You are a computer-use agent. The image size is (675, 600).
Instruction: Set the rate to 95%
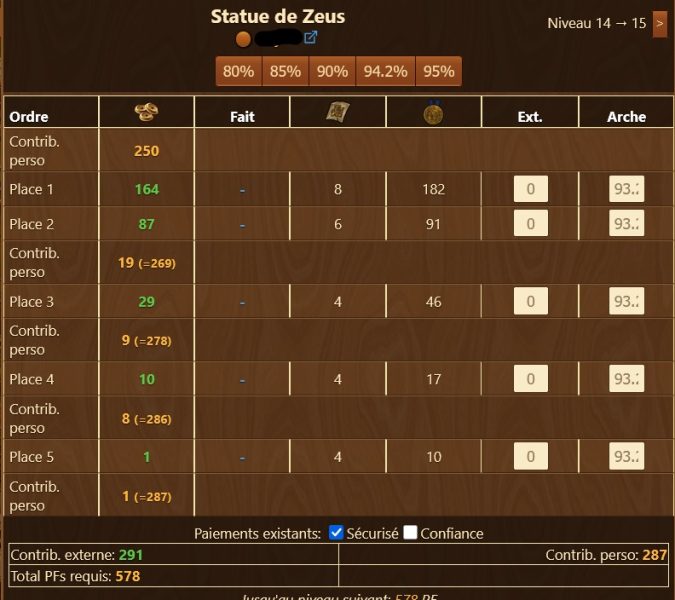438,71
